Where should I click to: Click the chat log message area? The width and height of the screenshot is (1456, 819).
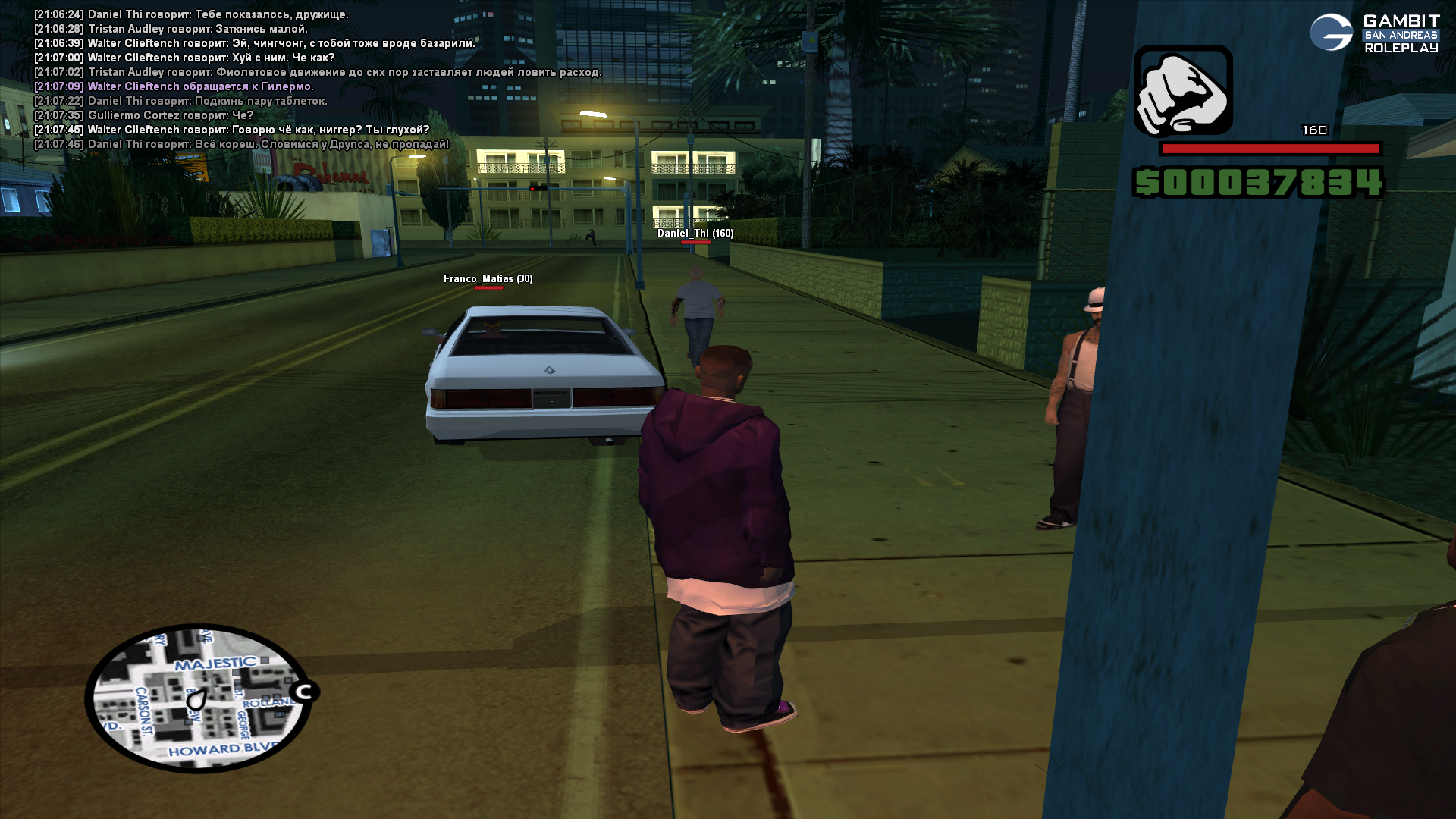(x=318, y=79)
